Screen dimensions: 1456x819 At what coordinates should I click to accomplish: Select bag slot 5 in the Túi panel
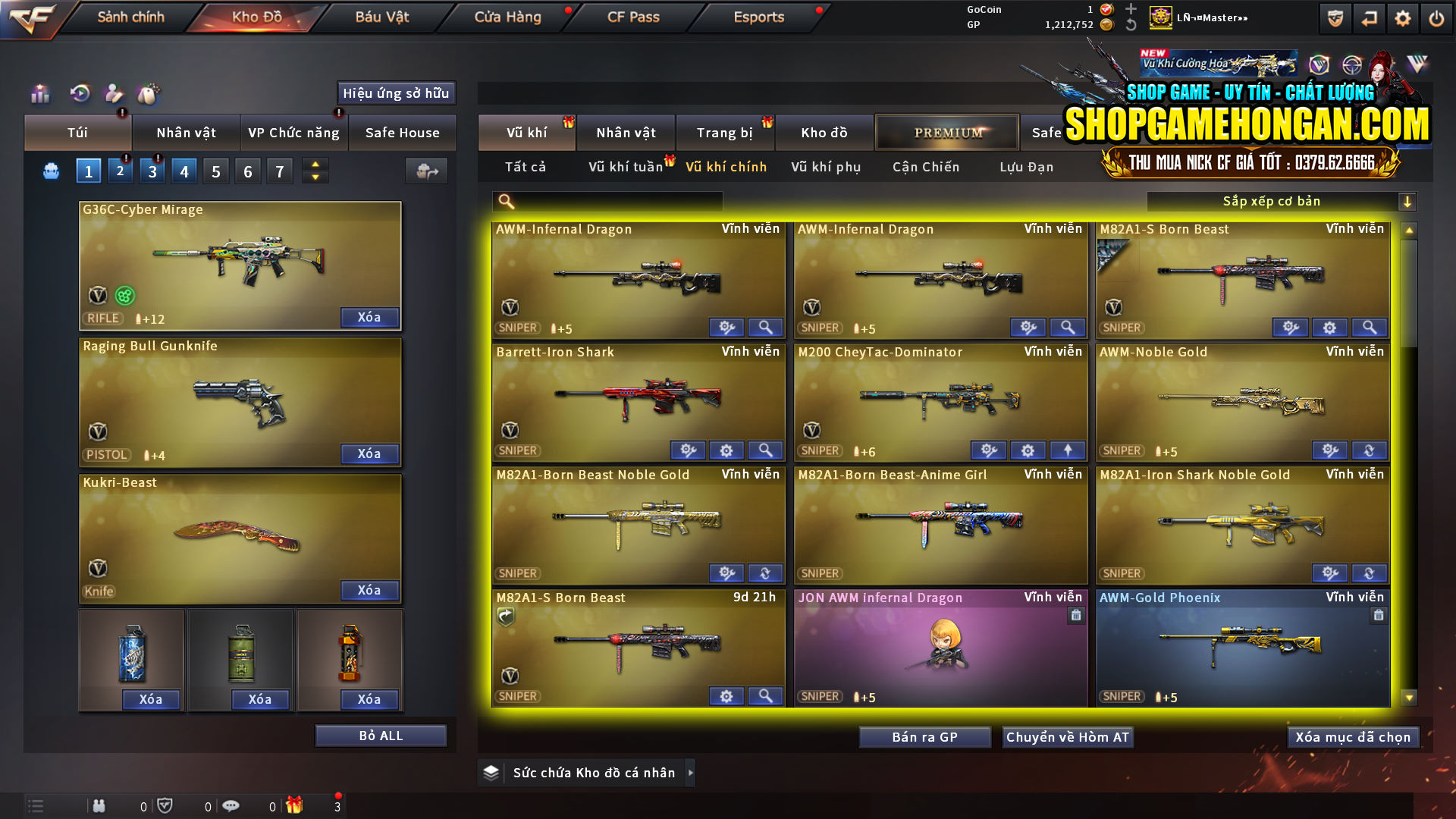(215, 171)
